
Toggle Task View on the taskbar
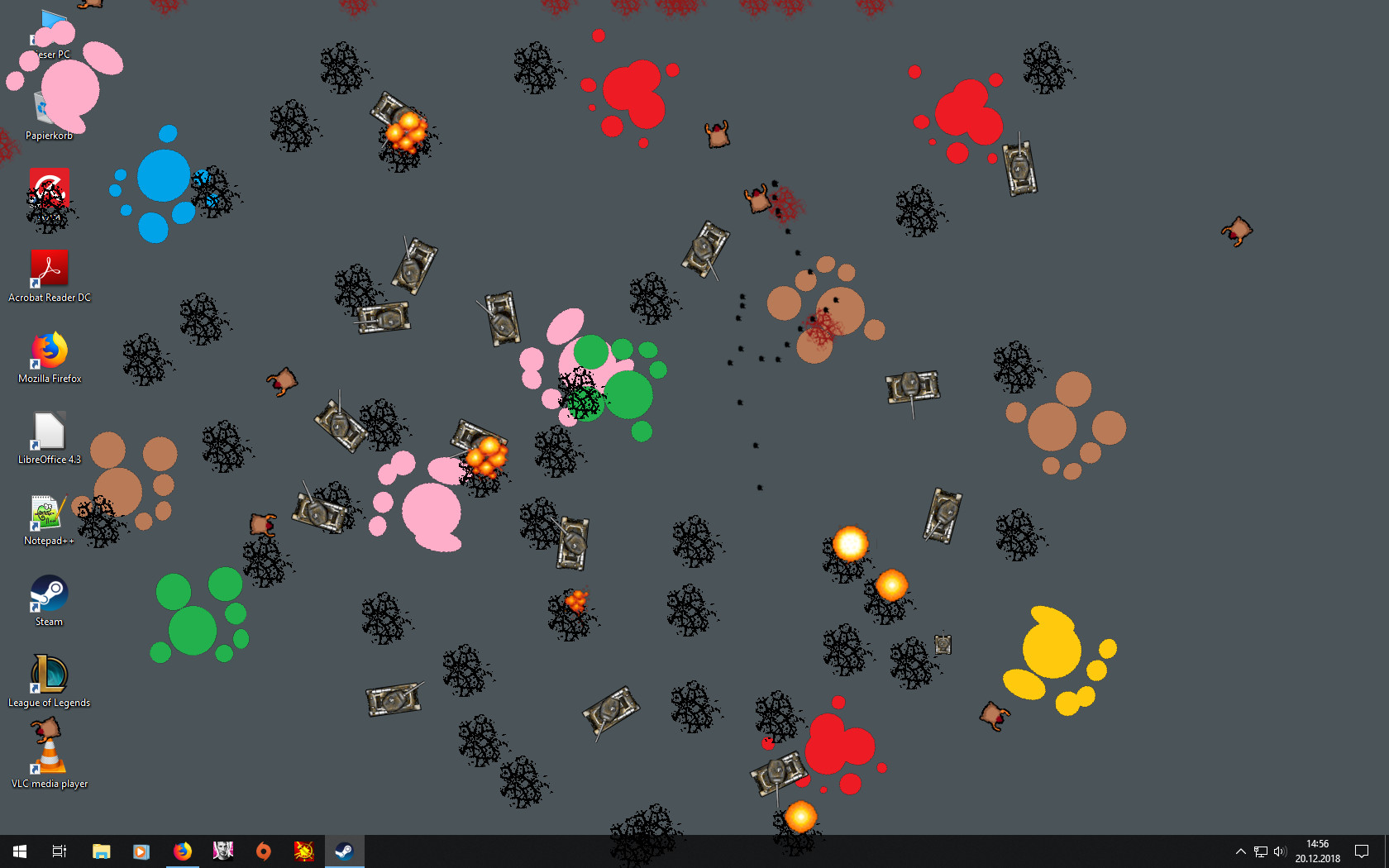point(59,851)
